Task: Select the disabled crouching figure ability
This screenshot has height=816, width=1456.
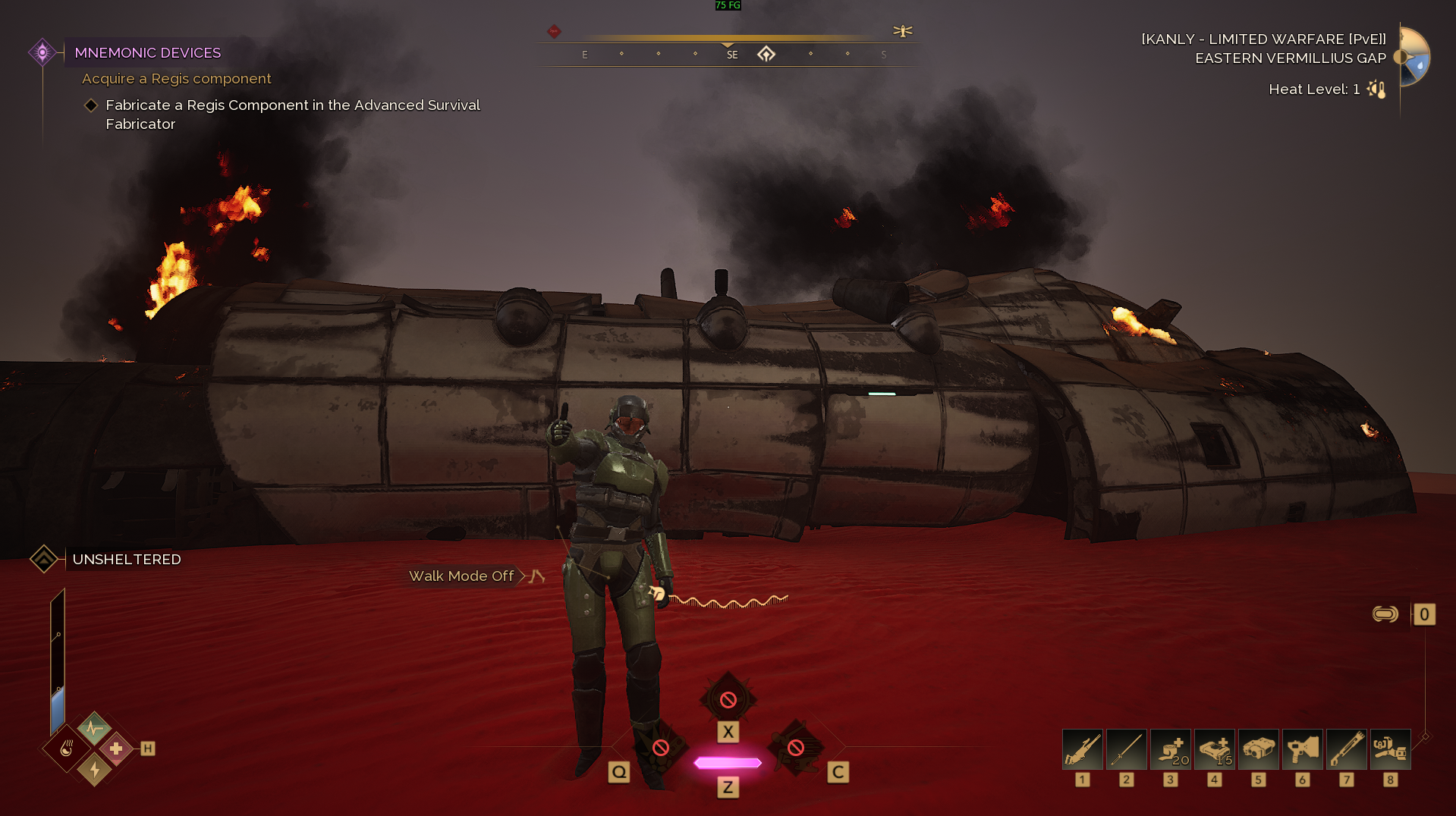Action: click(796, 748)
